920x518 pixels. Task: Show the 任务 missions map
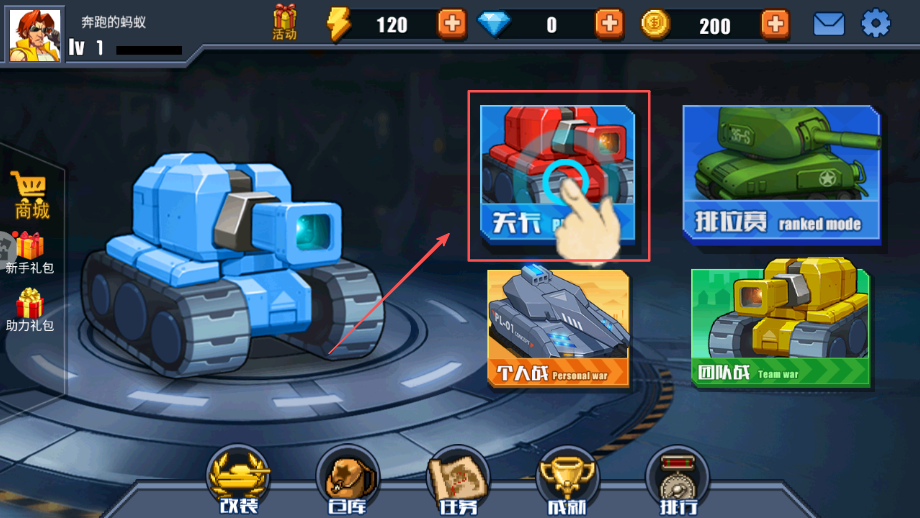pos(458,480)
